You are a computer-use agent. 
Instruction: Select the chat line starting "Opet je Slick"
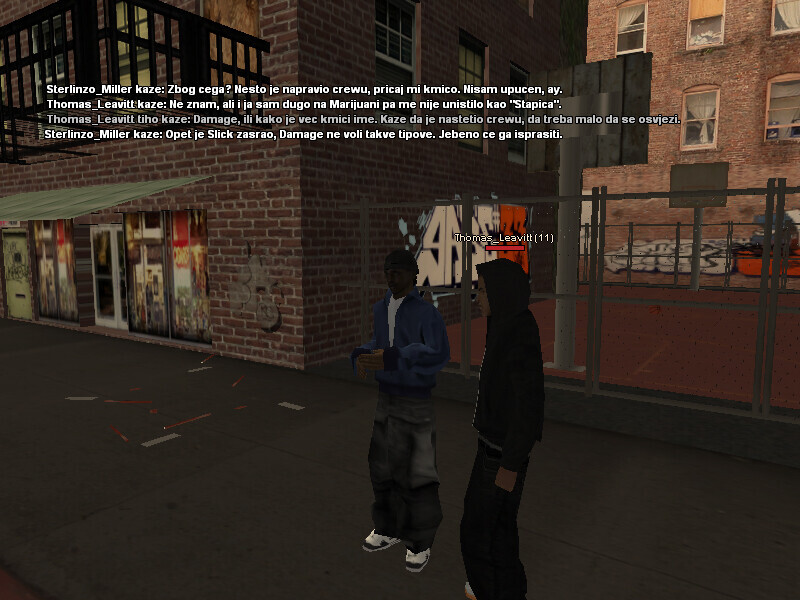304,134
